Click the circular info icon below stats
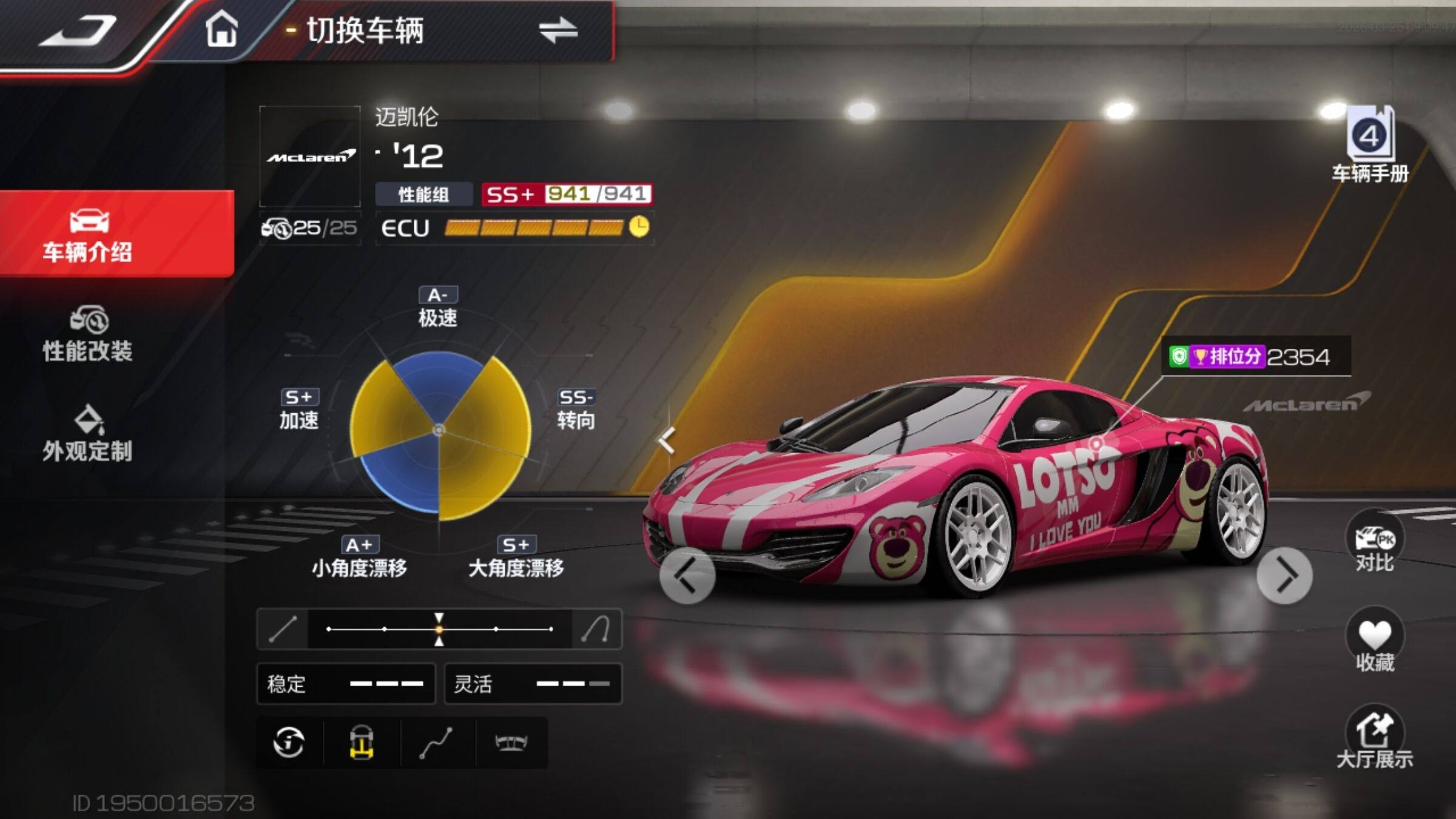 [289, 742]
